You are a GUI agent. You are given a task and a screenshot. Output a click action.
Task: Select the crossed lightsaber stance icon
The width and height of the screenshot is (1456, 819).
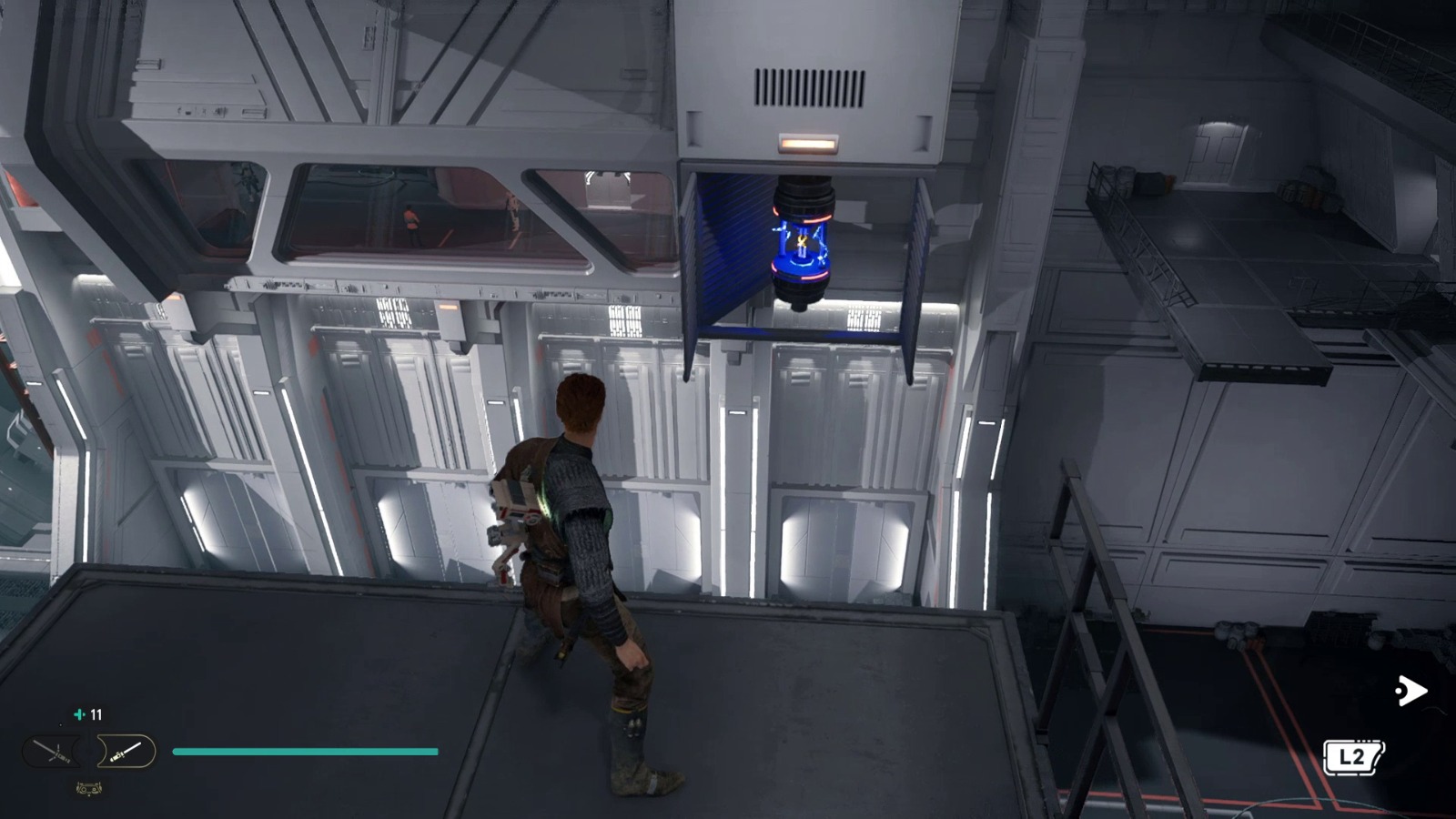coord(55,752)
